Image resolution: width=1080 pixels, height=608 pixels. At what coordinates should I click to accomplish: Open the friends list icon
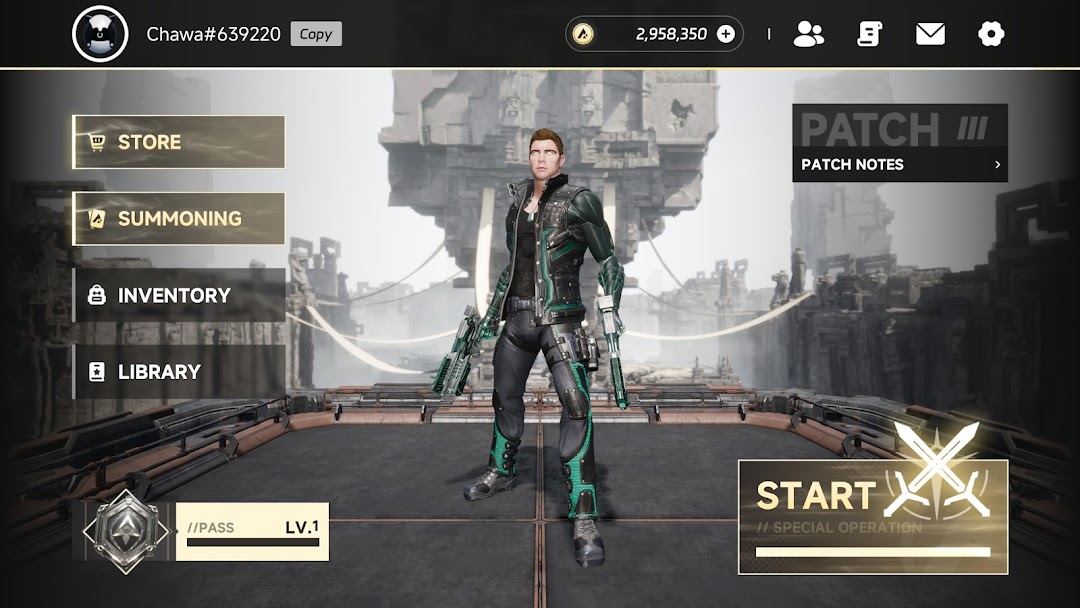(x=808, y=34)
